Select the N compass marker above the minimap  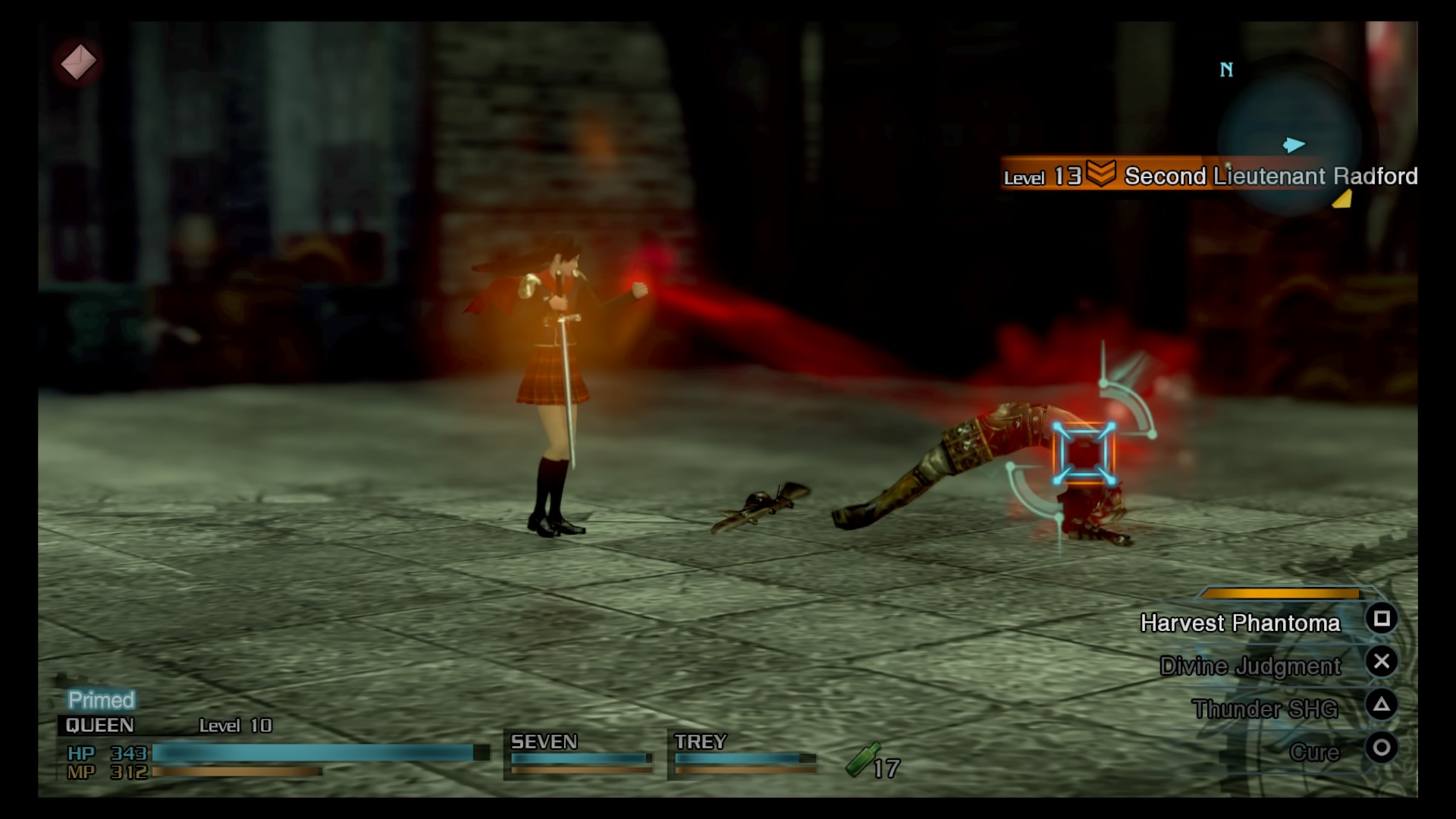tap(1225, 69)
